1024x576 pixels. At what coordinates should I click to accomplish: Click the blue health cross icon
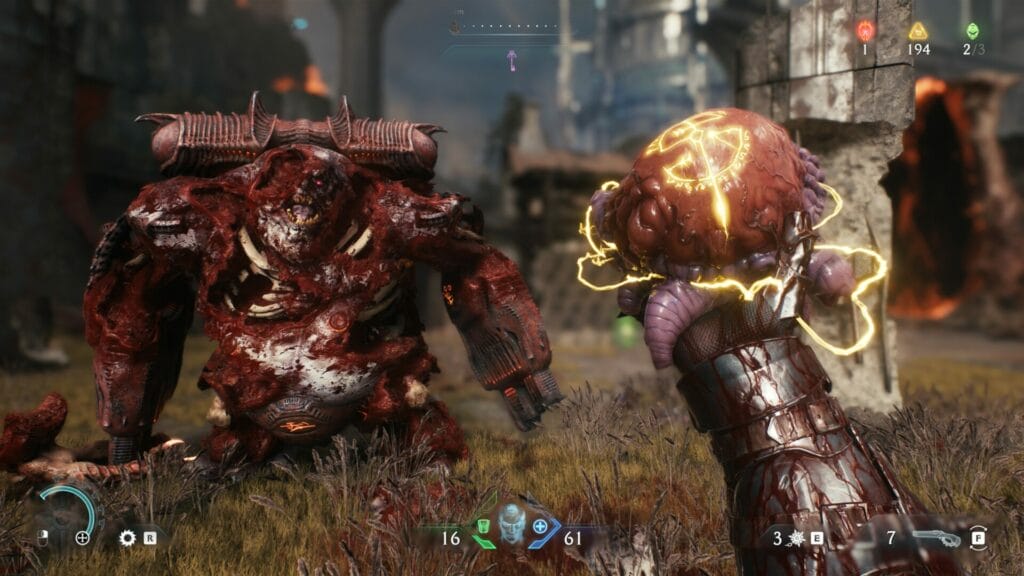(540, 525)
